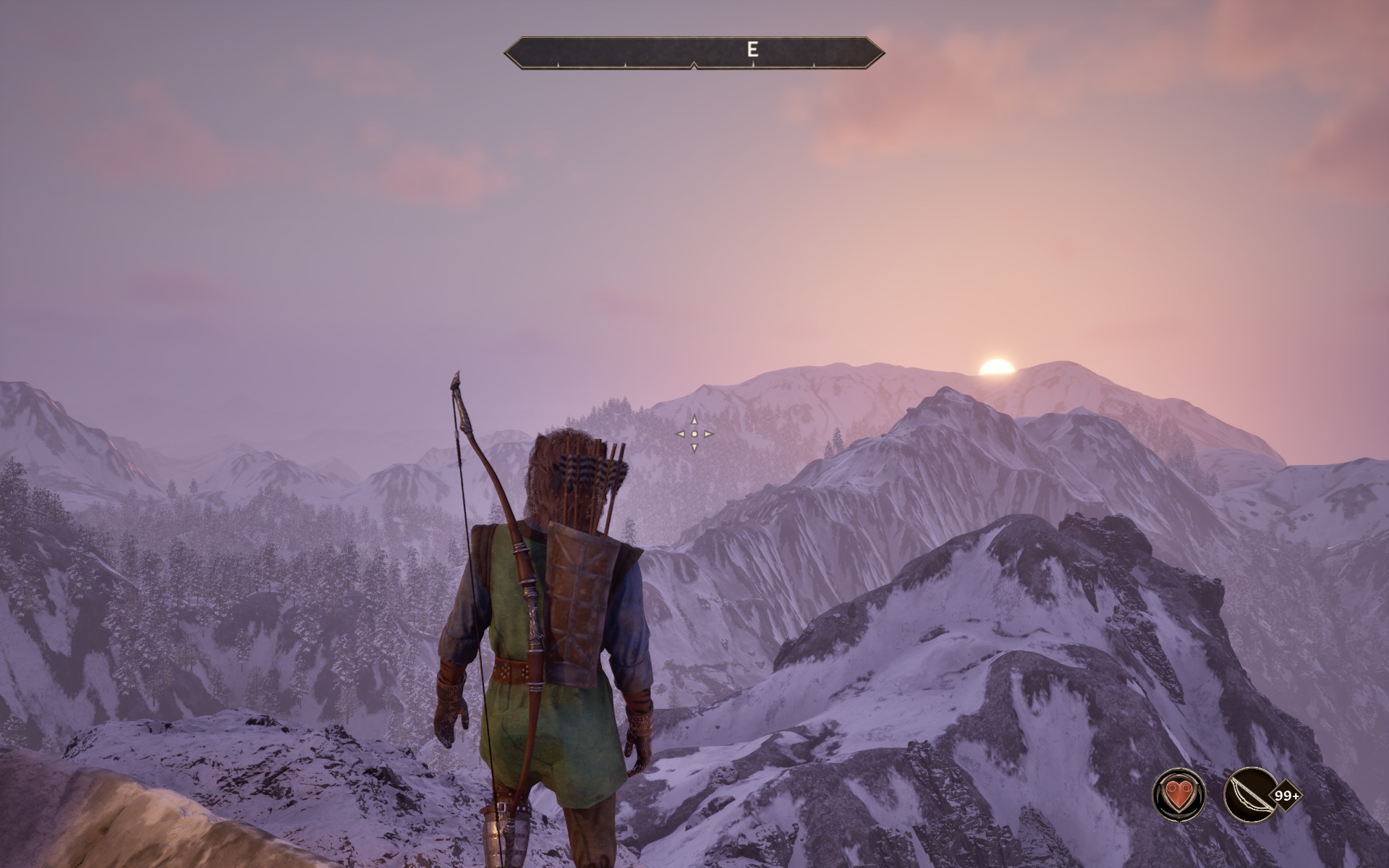
Task: Select the equipped bow weapon icon
Action: (x=1249, y=794)
